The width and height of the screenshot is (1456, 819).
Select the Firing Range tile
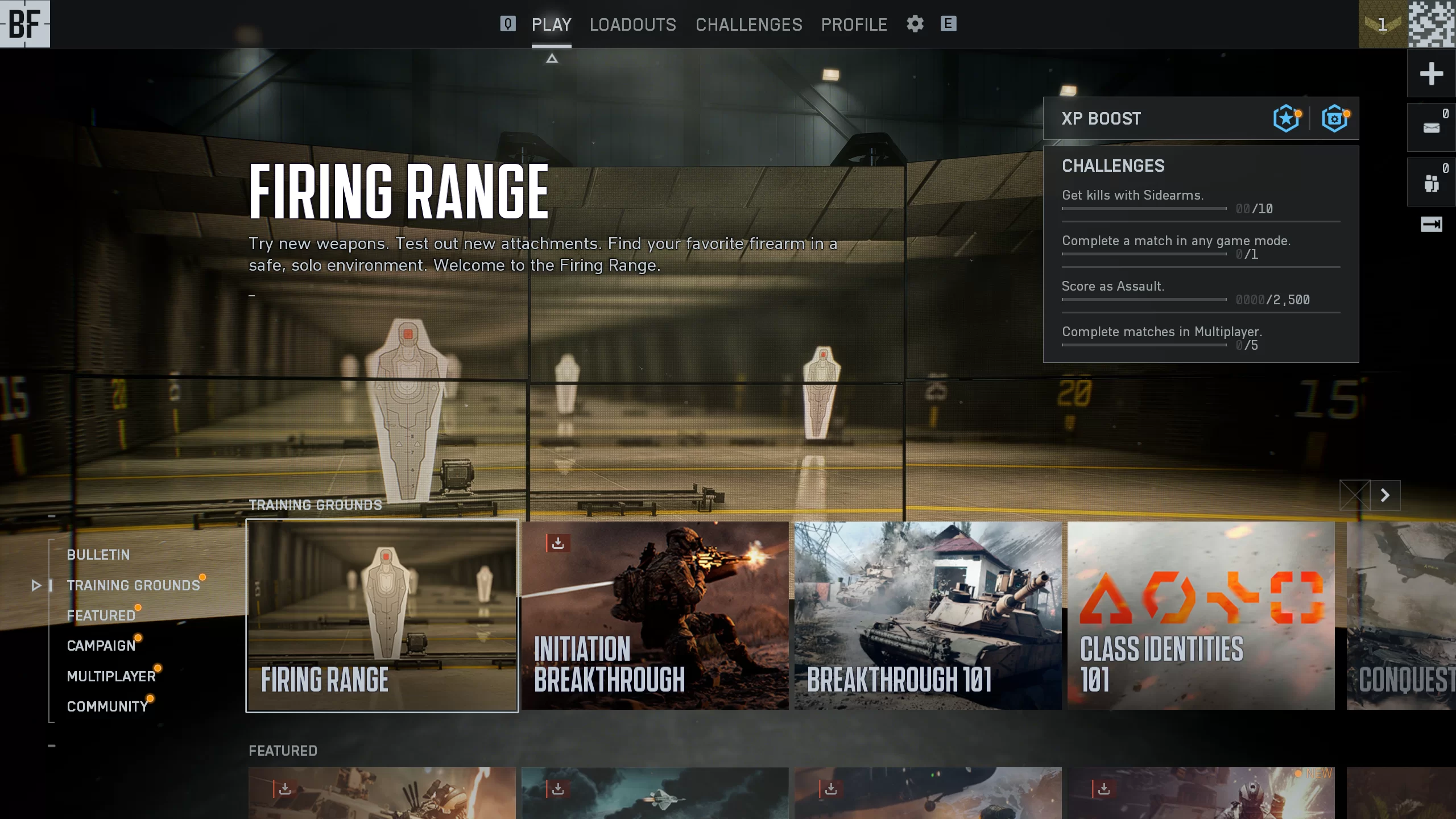click(382, 615)
